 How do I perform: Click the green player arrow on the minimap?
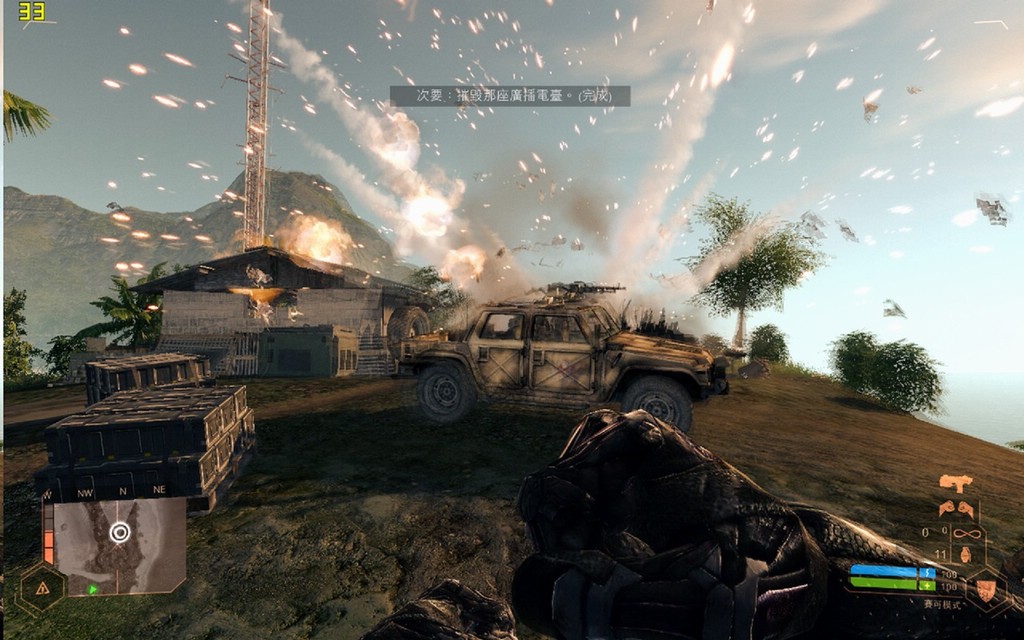(x=92, y=589)
